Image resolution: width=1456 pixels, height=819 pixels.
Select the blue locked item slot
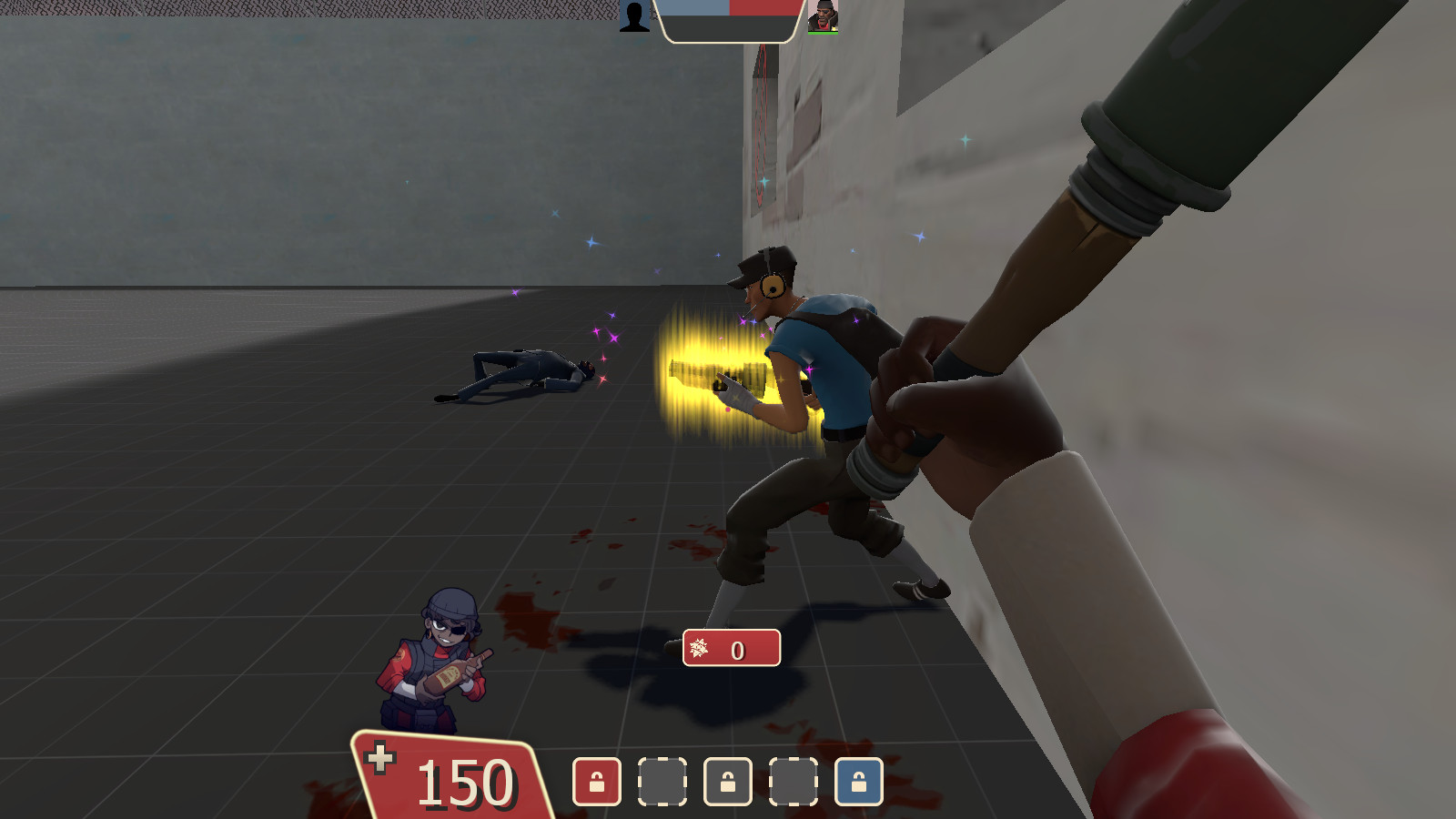[858, 781]
